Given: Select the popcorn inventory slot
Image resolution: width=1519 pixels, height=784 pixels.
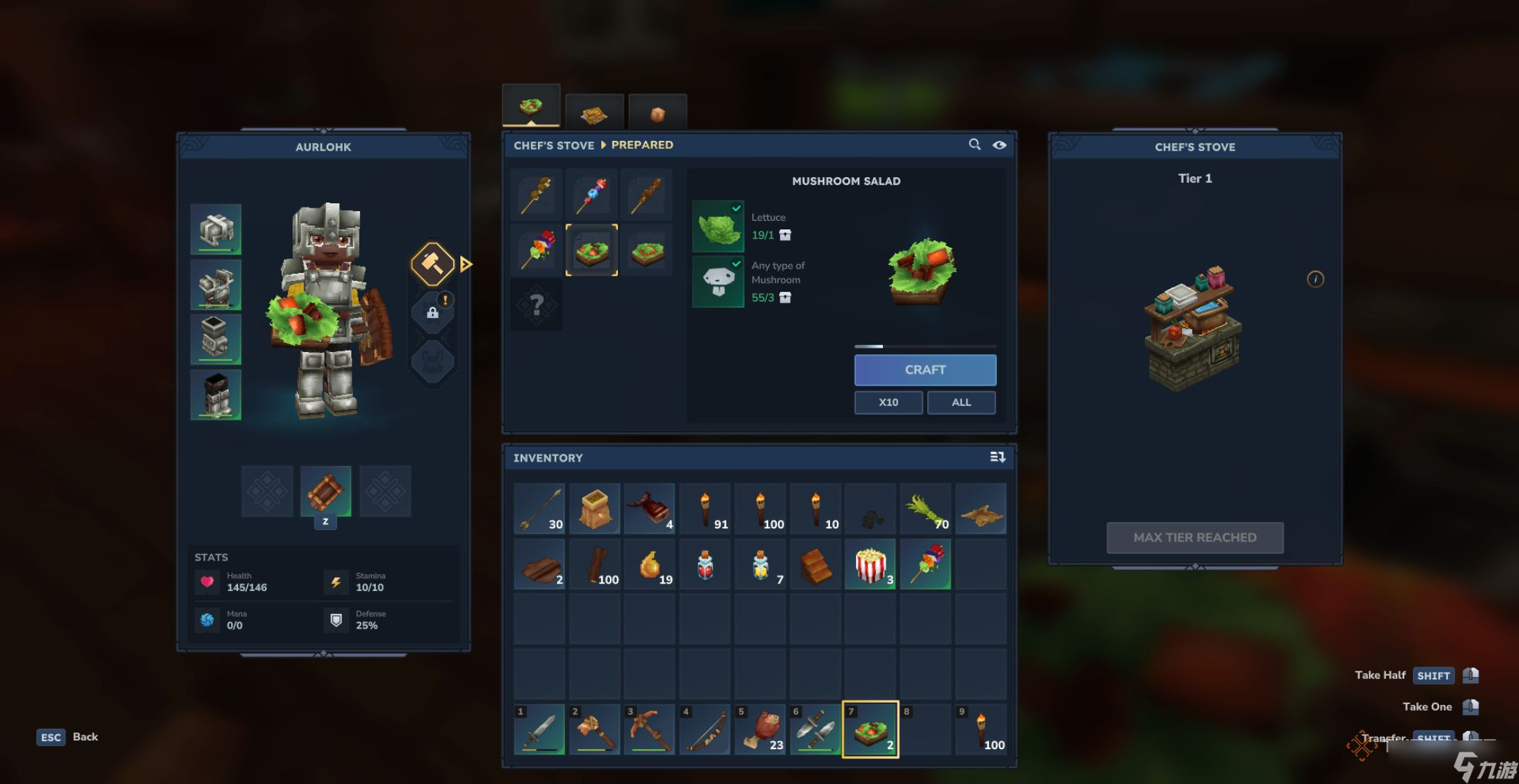Looking at the screenshot, I should (x=870, y=564).
